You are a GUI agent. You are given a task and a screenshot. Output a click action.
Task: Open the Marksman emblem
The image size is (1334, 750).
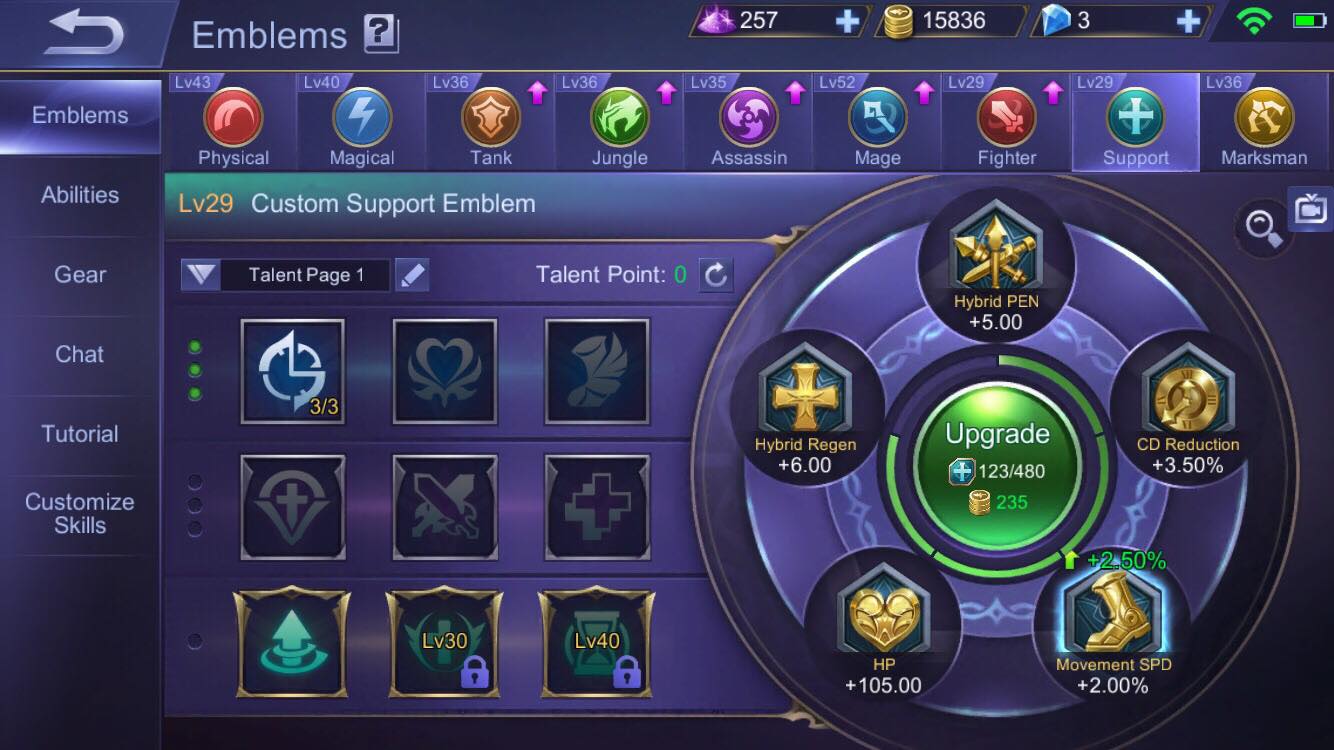1264,118
